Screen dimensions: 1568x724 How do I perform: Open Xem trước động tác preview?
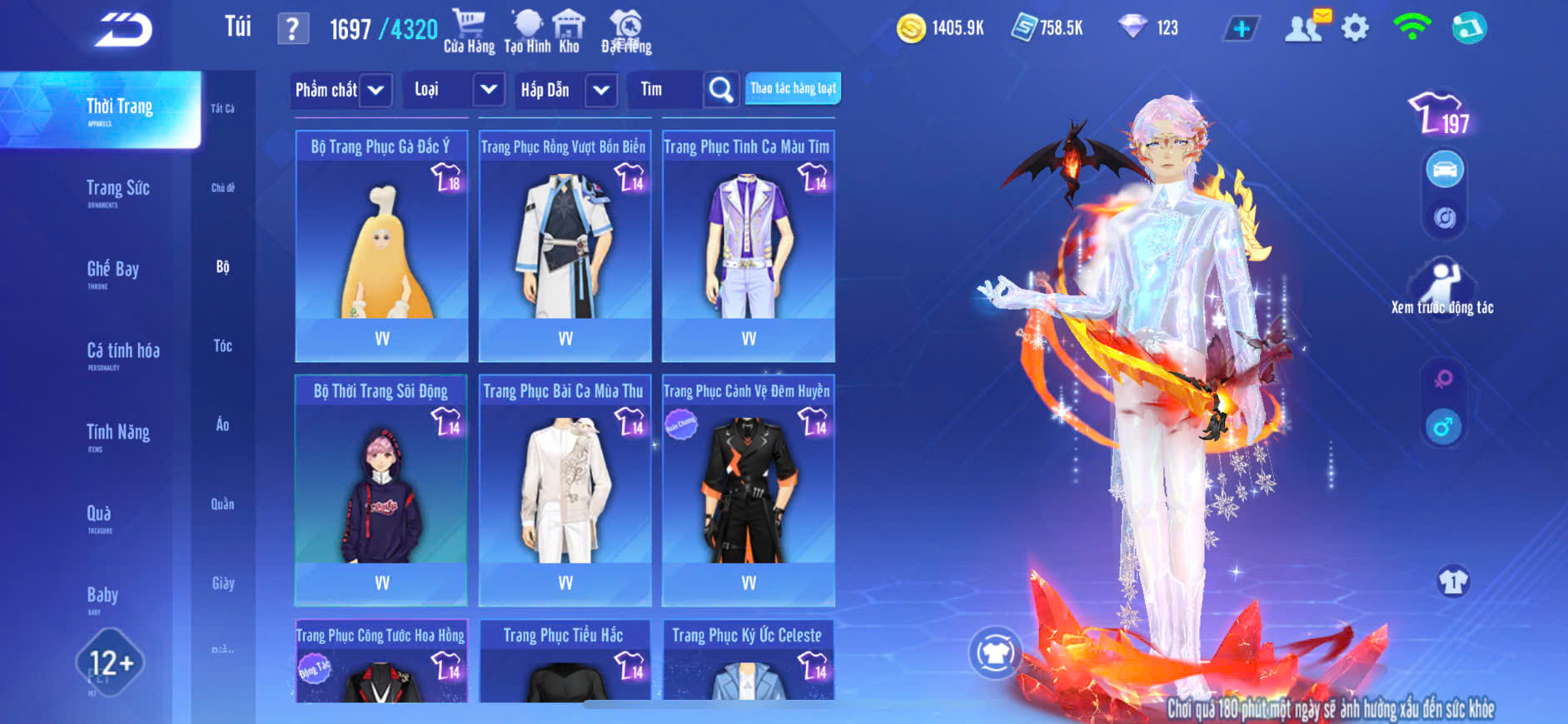[1442, 287]
